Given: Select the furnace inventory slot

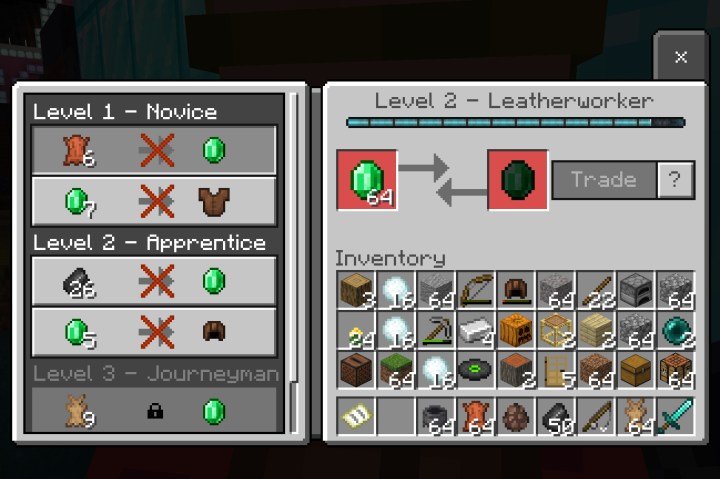Looking at the screenshot, I should pyautogui.click(x=635, y=291).
